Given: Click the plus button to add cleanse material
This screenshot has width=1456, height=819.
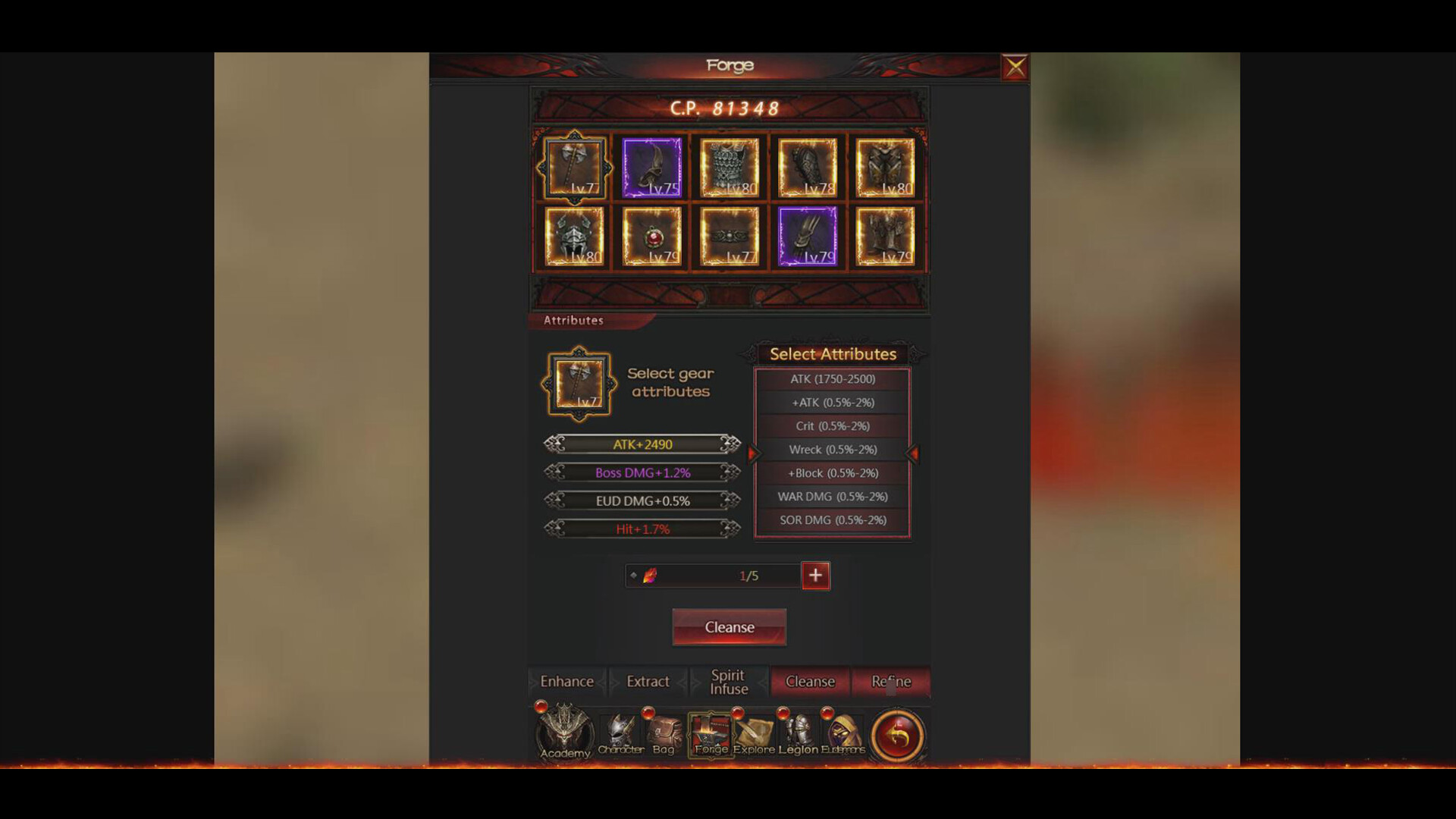Looking at the screenshot, I should pyautogui.click(x=815, y=576).
